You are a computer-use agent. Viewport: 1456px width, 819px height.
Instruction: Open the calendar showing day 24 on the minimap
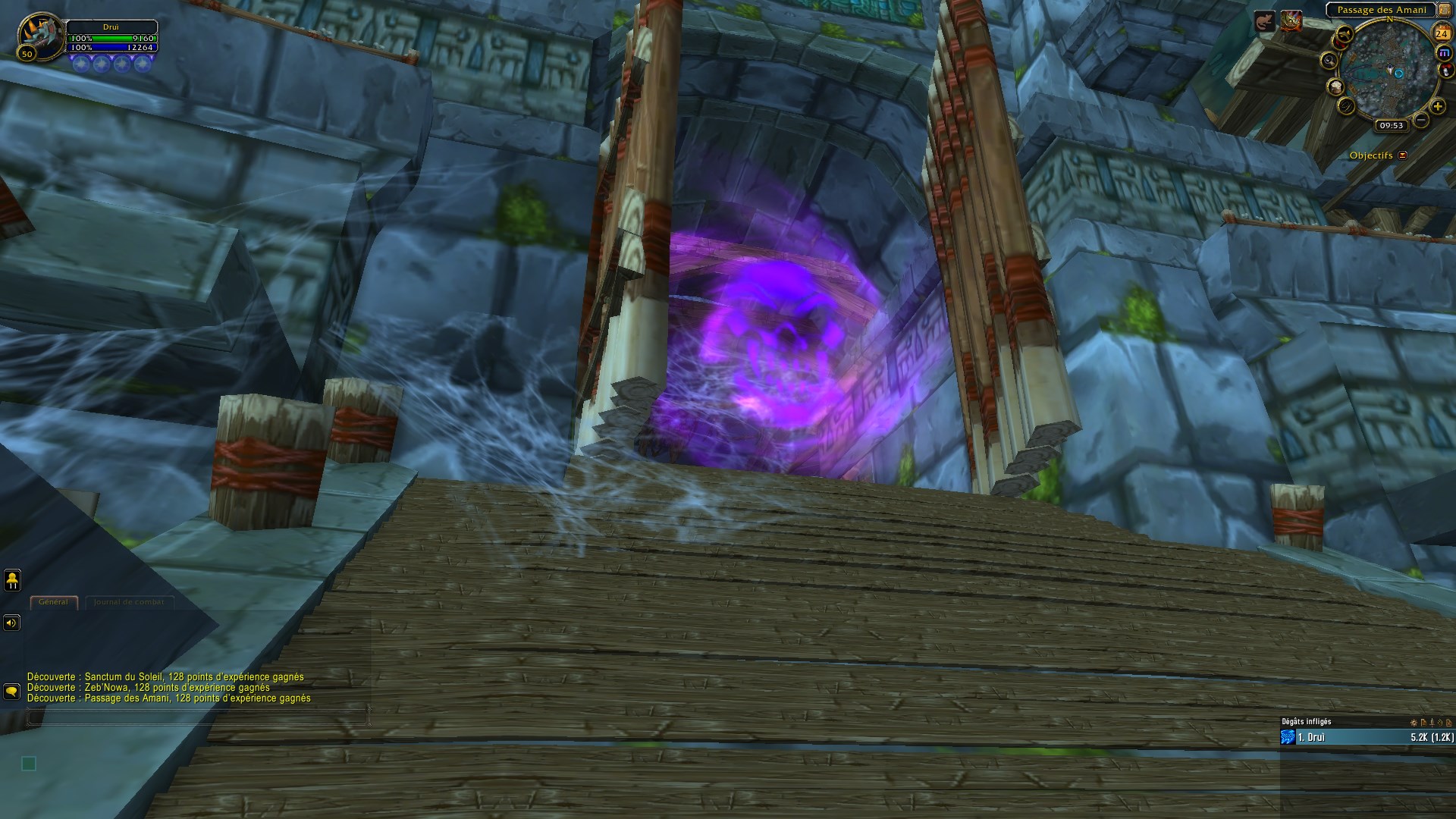click(x=1442, y=33)
